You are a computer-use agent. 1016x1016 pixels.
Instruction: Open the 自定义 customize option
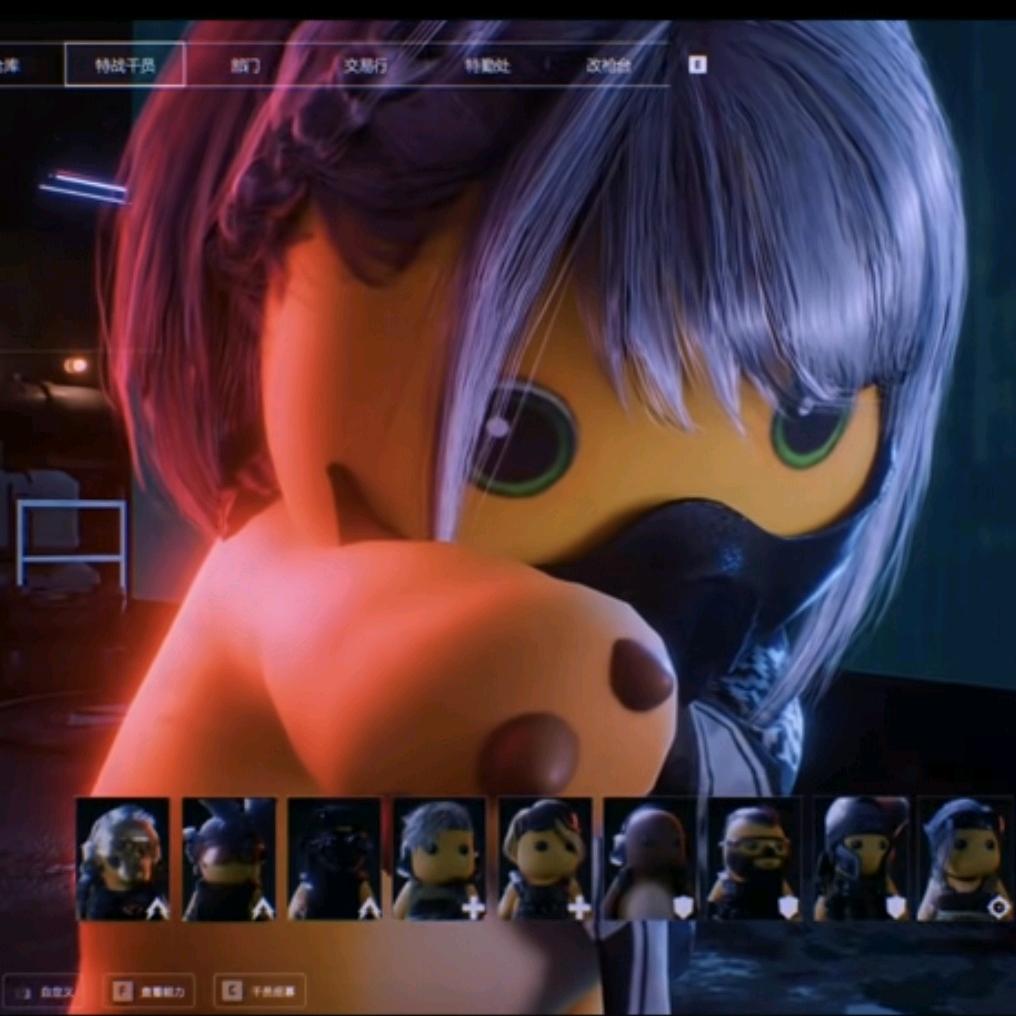(x=45, y=992)
